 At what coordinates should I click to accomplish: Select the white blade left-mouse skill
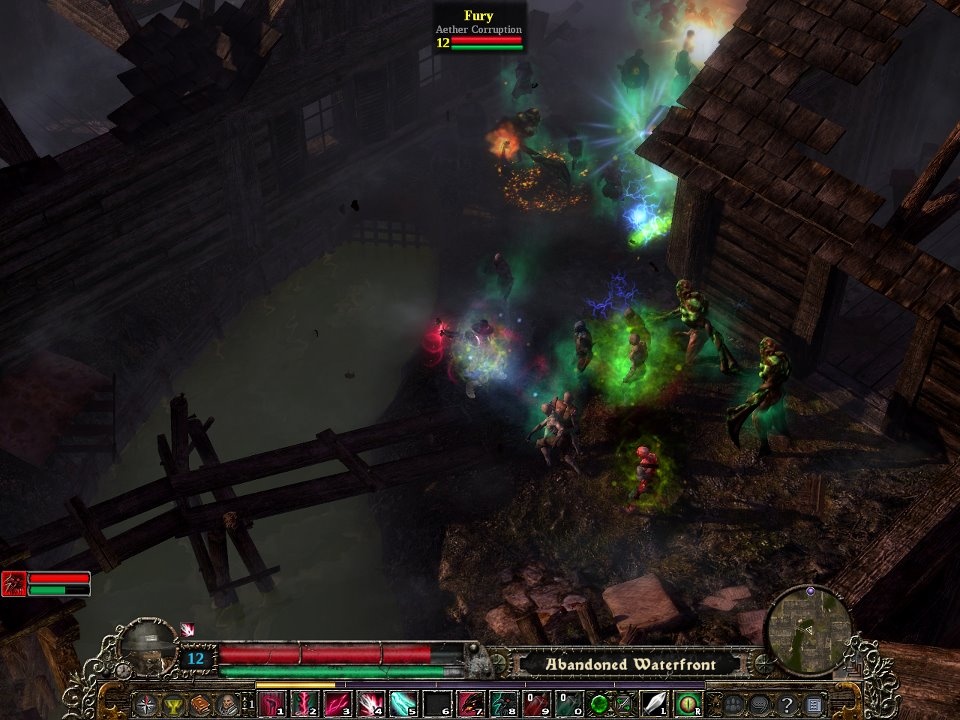click(x=653, y=704)
